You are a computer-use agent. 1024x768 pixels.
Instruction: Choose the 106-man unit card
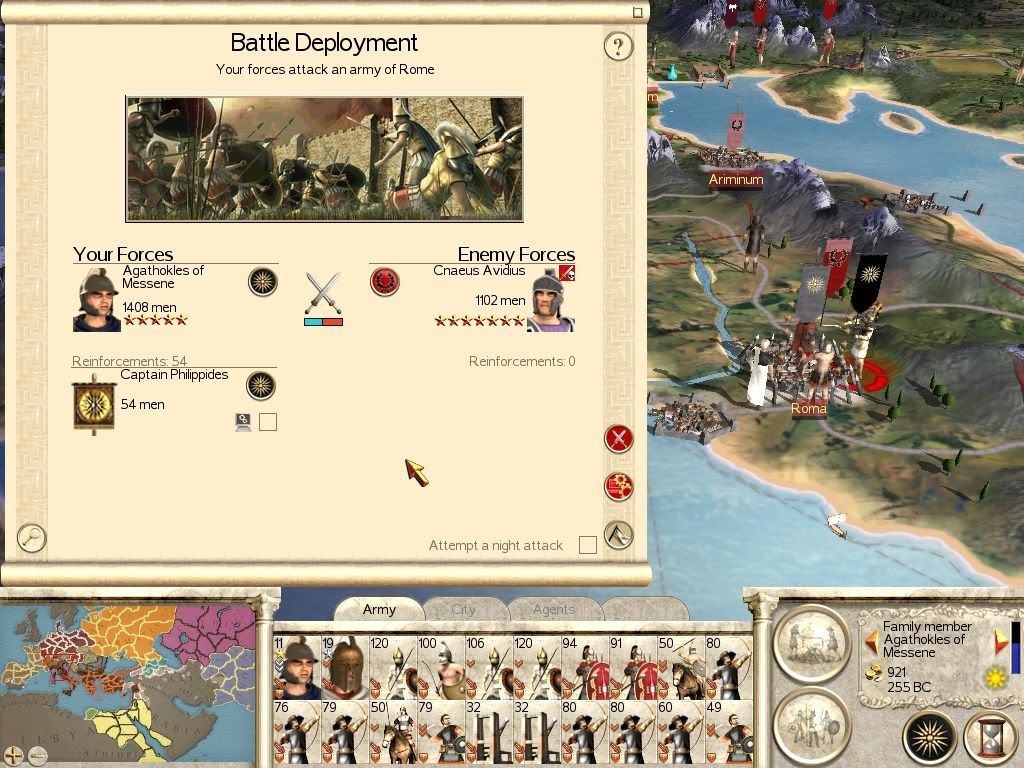tap(488, 667)
